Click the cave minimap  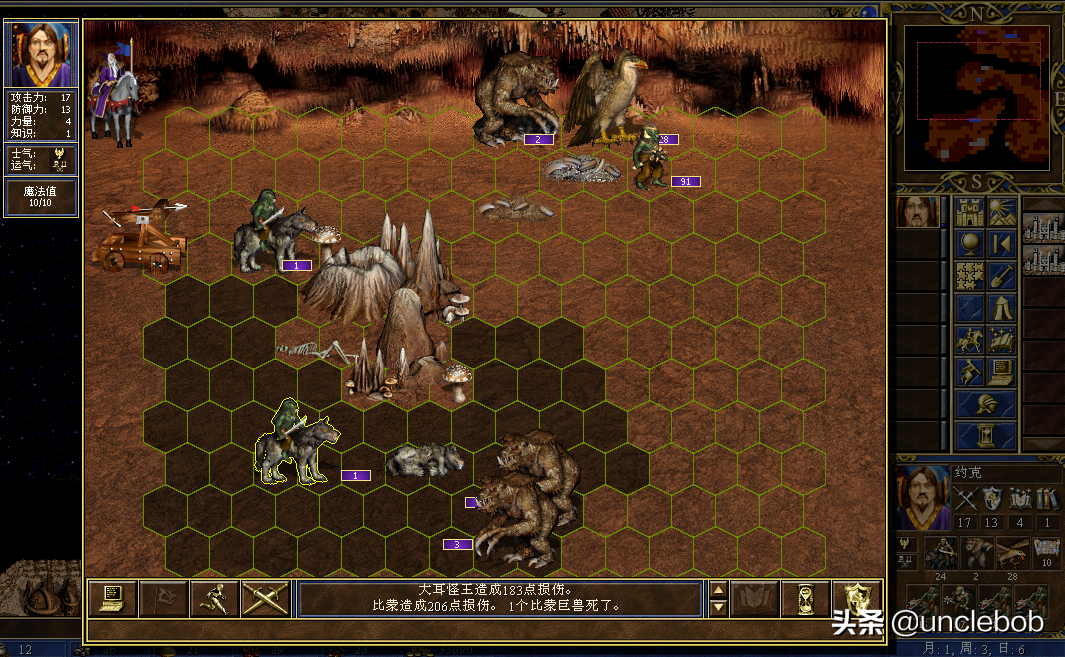tap(977, 96)
